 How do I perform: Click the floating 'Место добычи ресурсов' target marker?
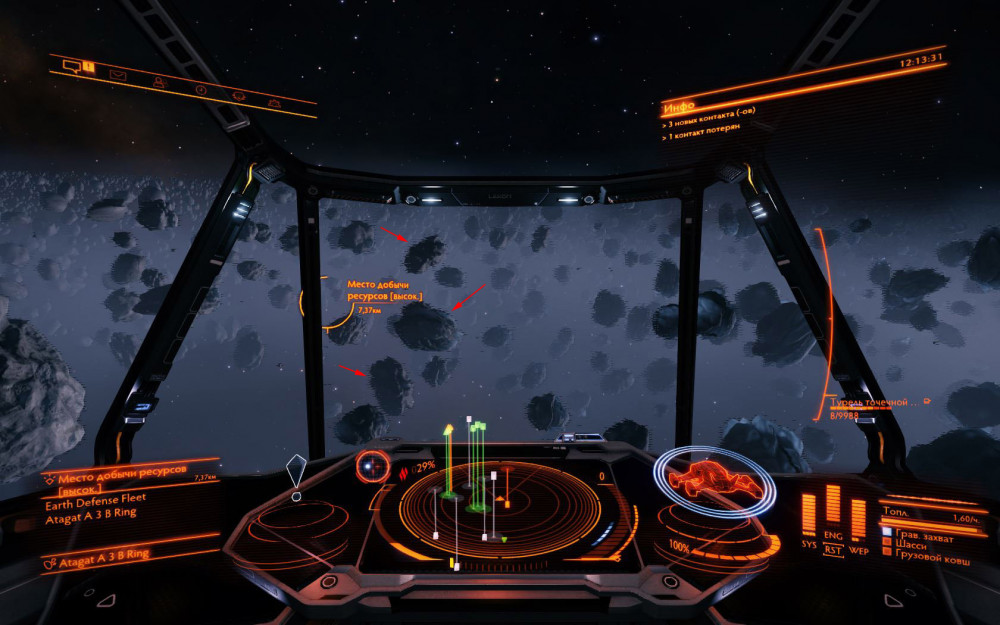tap(385, 291)
